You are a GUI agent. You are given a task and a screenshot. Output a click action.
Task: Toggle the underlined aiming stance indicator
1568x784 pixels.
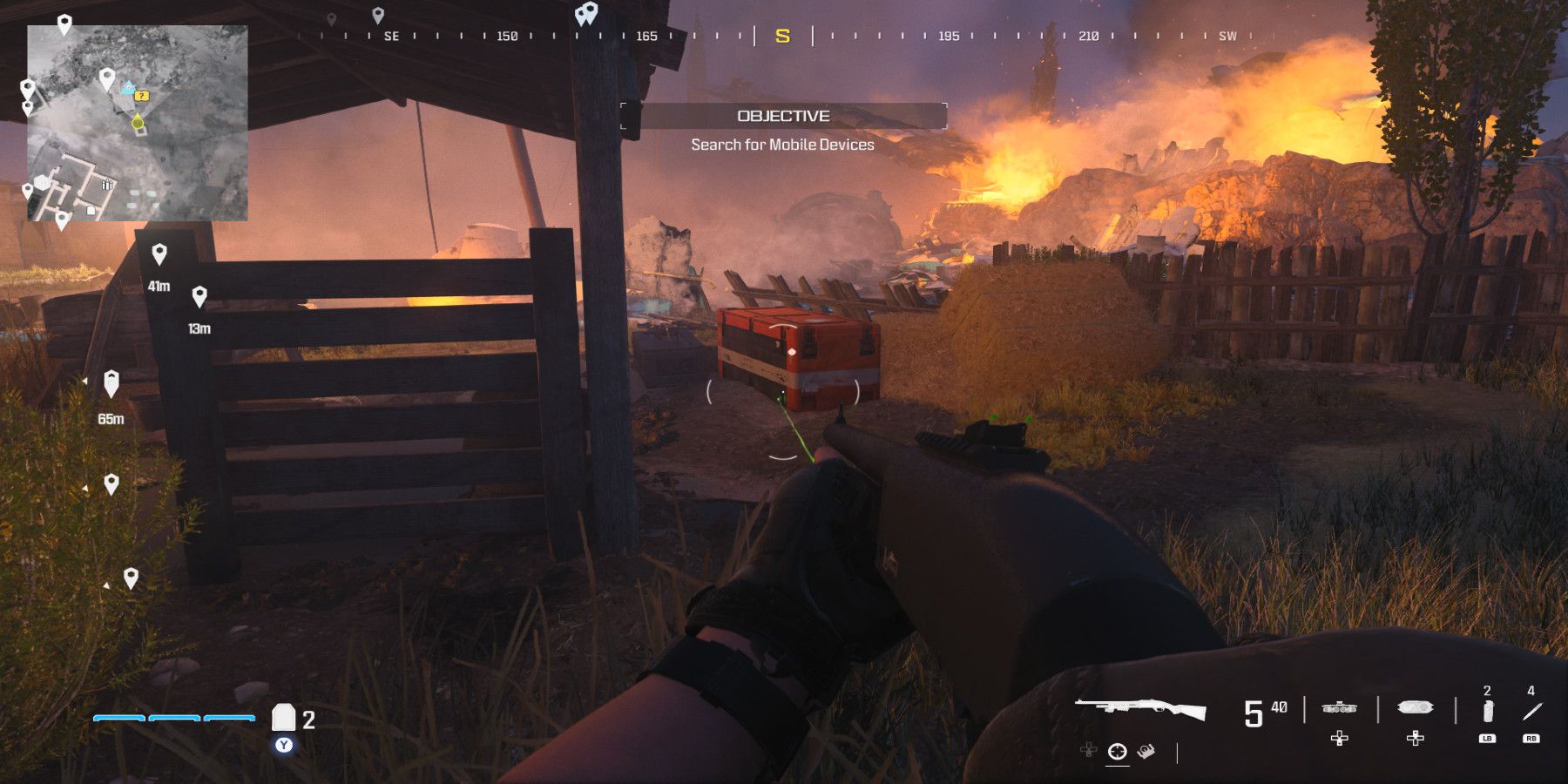point(1117,765)
